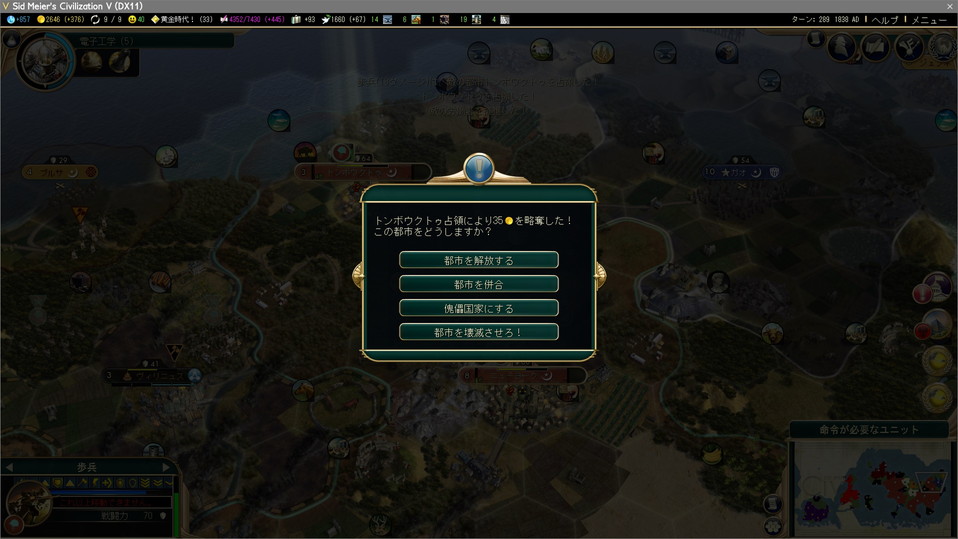Choose to raze the city

(478, 332)
